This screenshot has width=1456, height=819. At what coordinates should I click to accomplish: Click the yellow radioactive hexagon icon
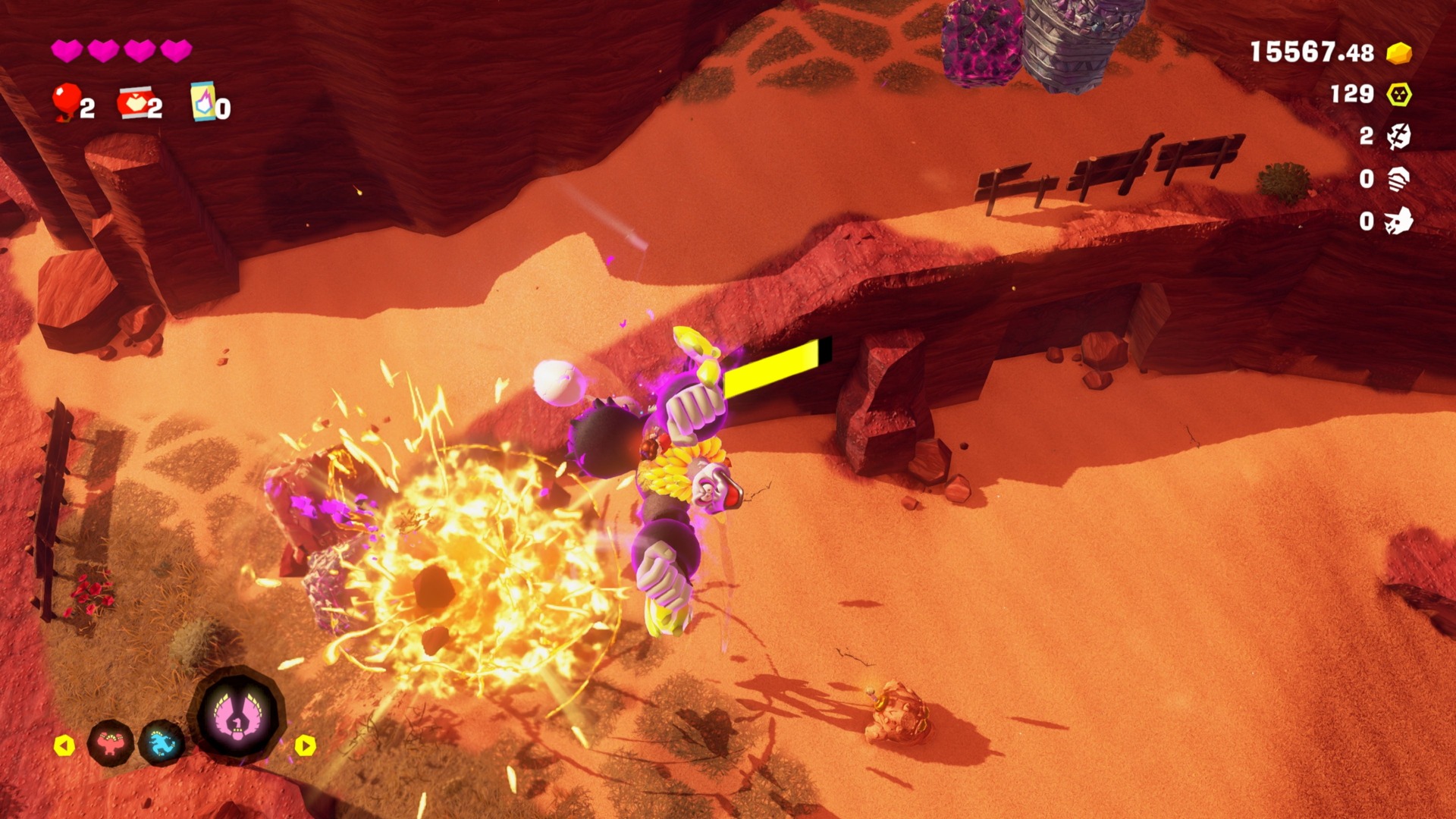tap(1399, 95)
